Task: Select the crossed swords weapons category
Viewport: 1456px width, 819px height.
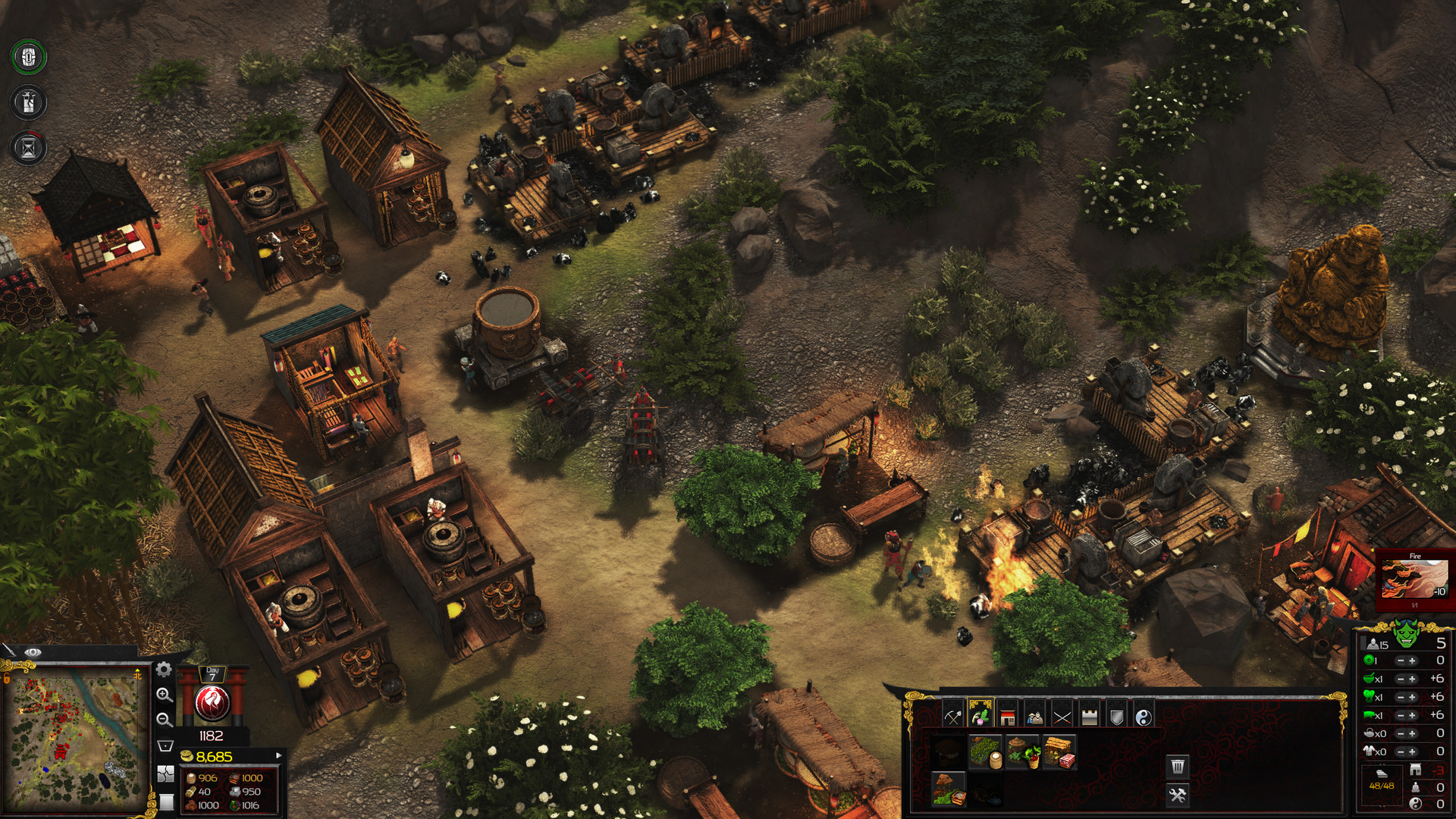Action: click(1063, 717)
